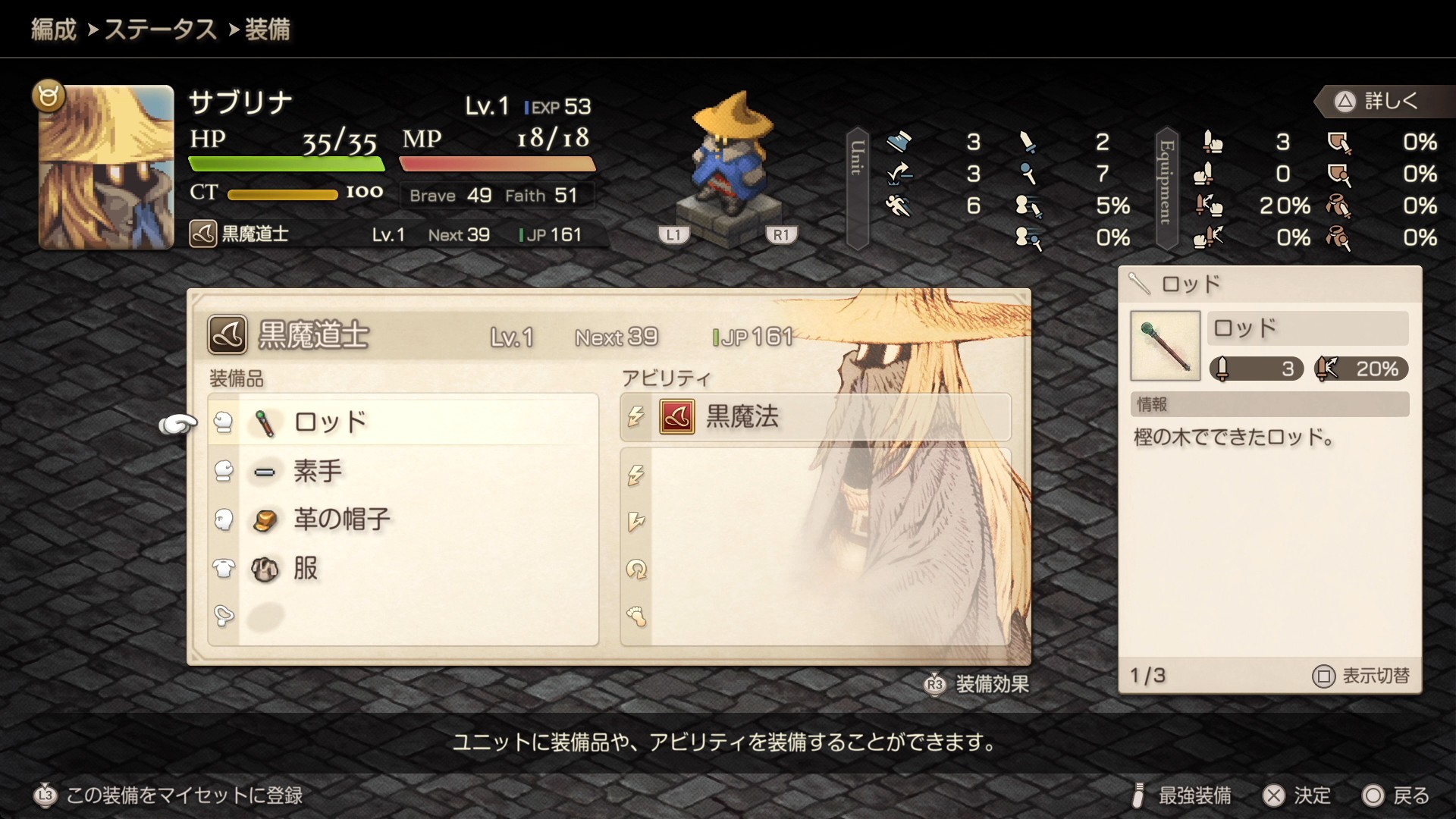
Task: Confirm with the 決定 button
Action: pyautogui.click(x=1297, y=795)
